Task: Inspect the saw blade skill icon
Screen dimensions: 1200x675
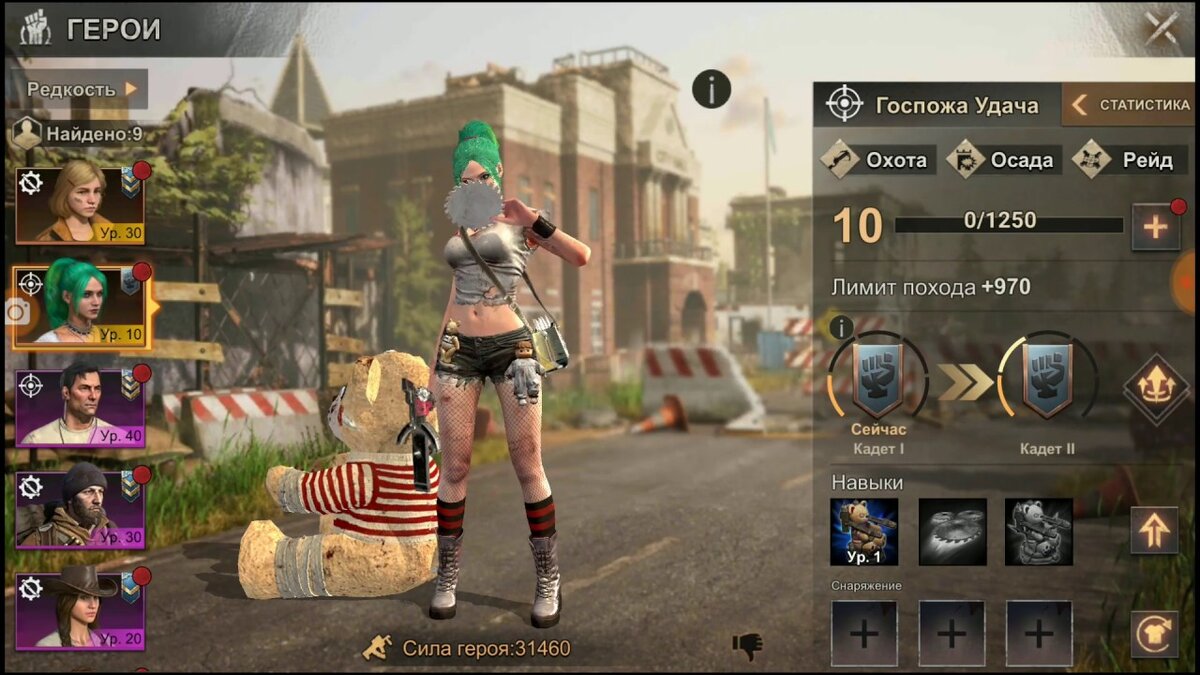Action: tap(952, 532)
